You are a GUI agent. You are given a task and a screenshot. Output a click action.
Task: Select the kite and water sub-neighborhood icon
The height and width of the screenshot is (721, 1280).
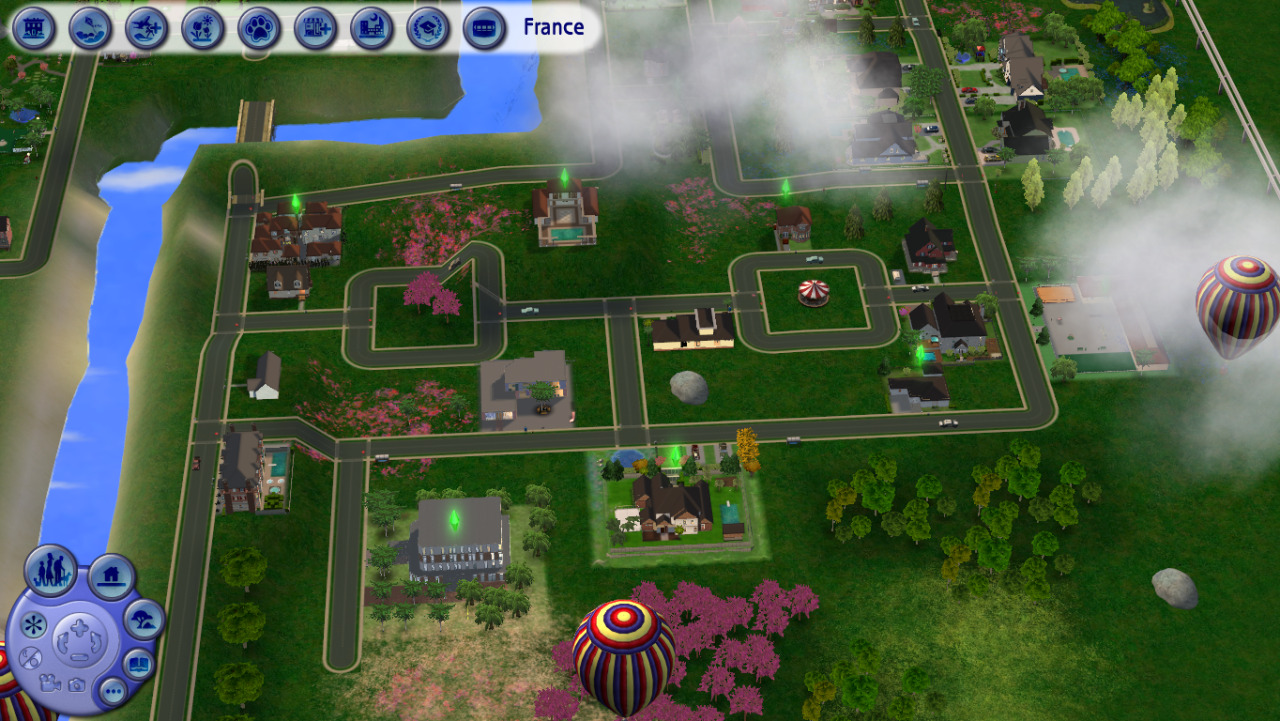[90, 28]
